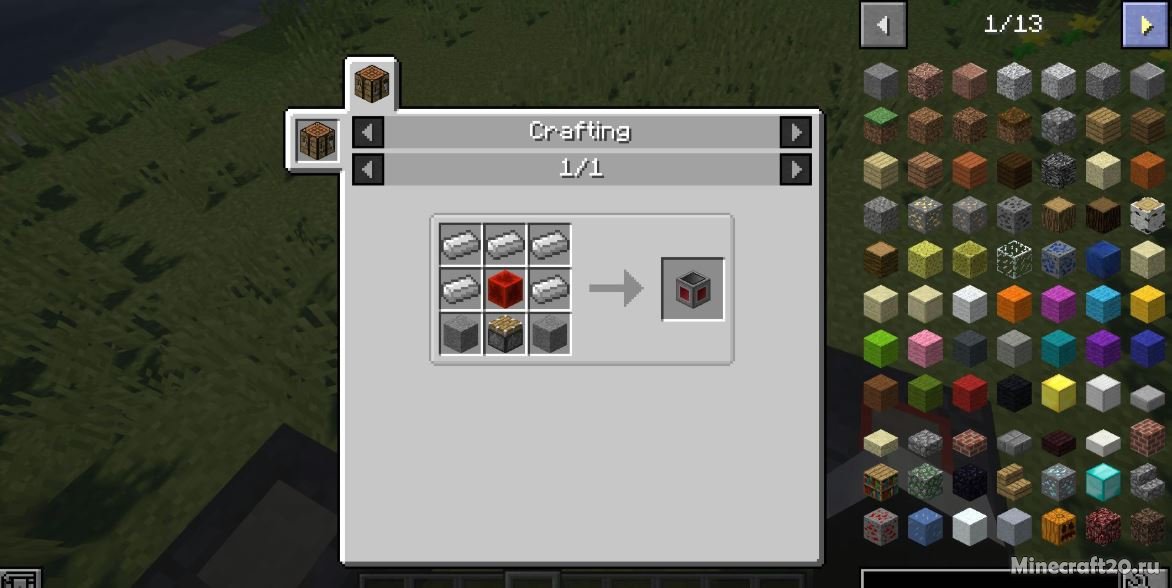Select the Crafting category tab above the panel
The width and height of the screenshot is (1172, 588).
pyautogui.click(x=371, y=84)
